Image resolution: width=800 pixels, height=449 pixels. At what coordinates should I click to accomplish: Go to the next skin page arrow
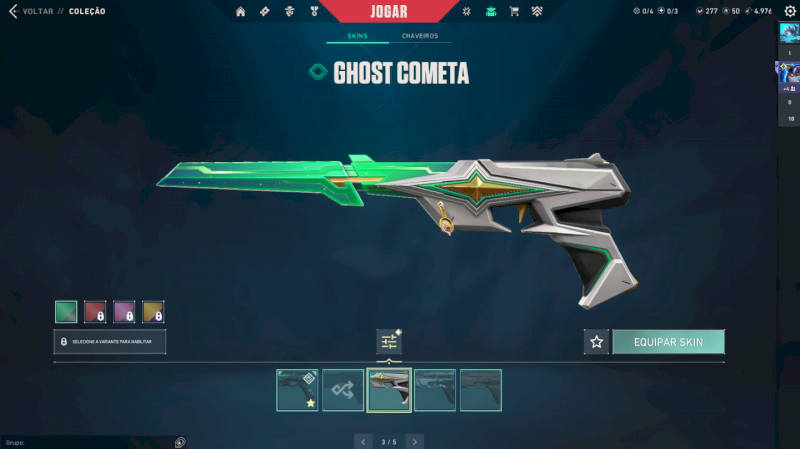pyautogui.click(x=415, y=441)
